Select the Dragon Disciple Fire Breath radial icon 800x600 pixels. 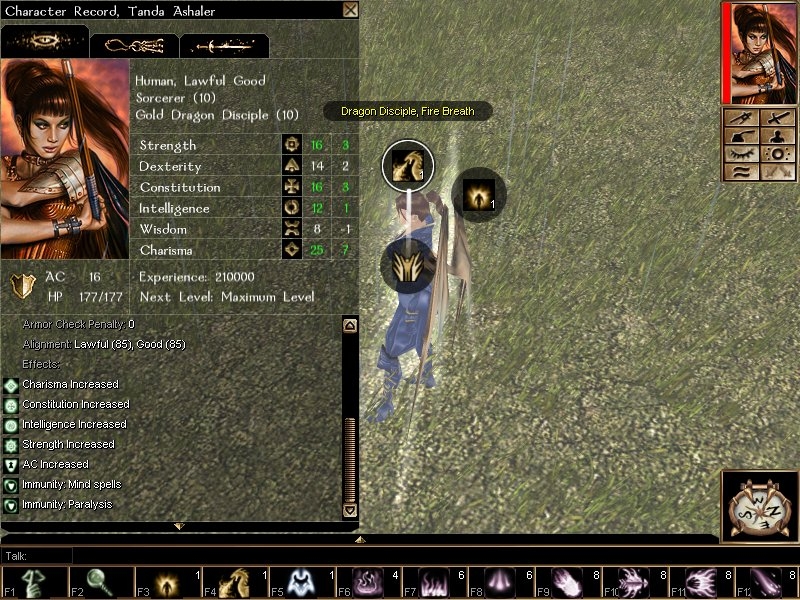point(408,165)
